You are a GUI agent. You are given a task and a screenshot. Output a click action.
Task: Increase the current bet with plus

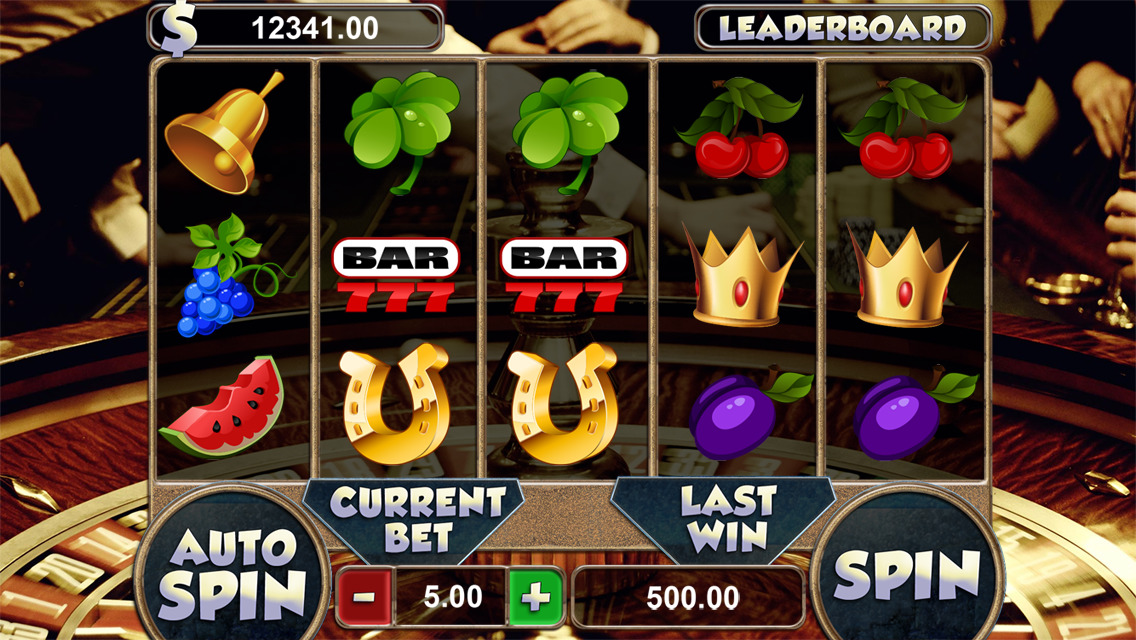[x=535, y=598]
